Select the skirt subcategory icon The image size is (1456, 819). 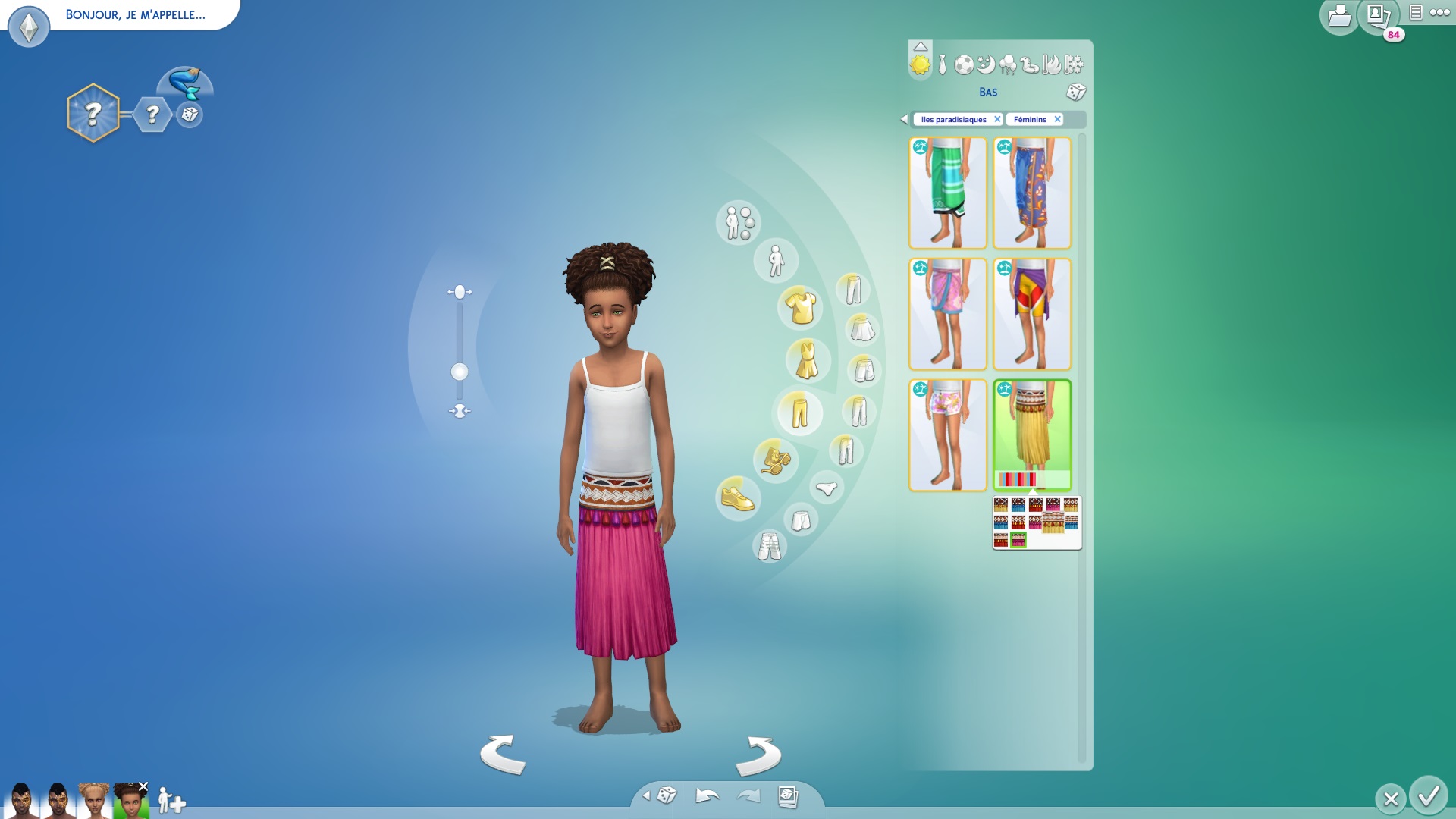[861, 330]
